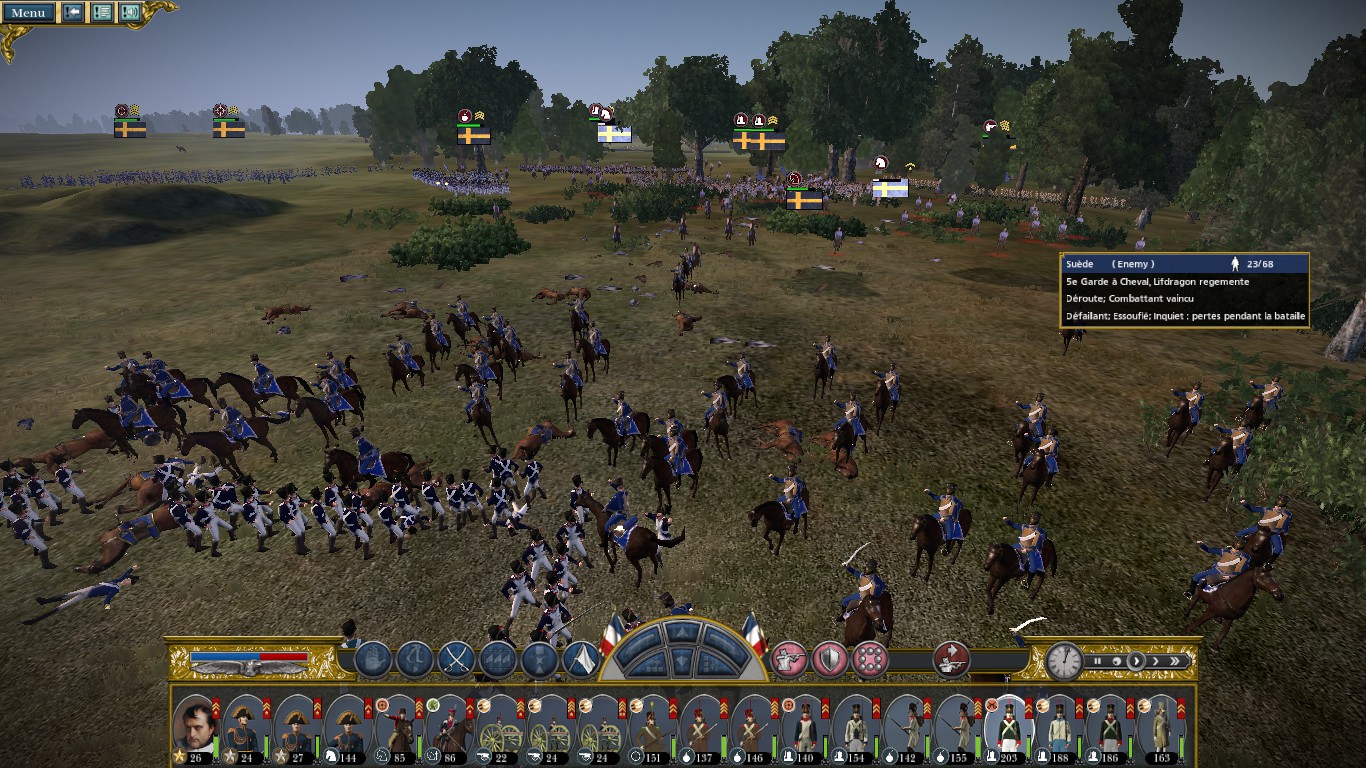Screen dimensions: 1366x768
Task: Click the clock battle timer icon
Action: (1064, 661)
